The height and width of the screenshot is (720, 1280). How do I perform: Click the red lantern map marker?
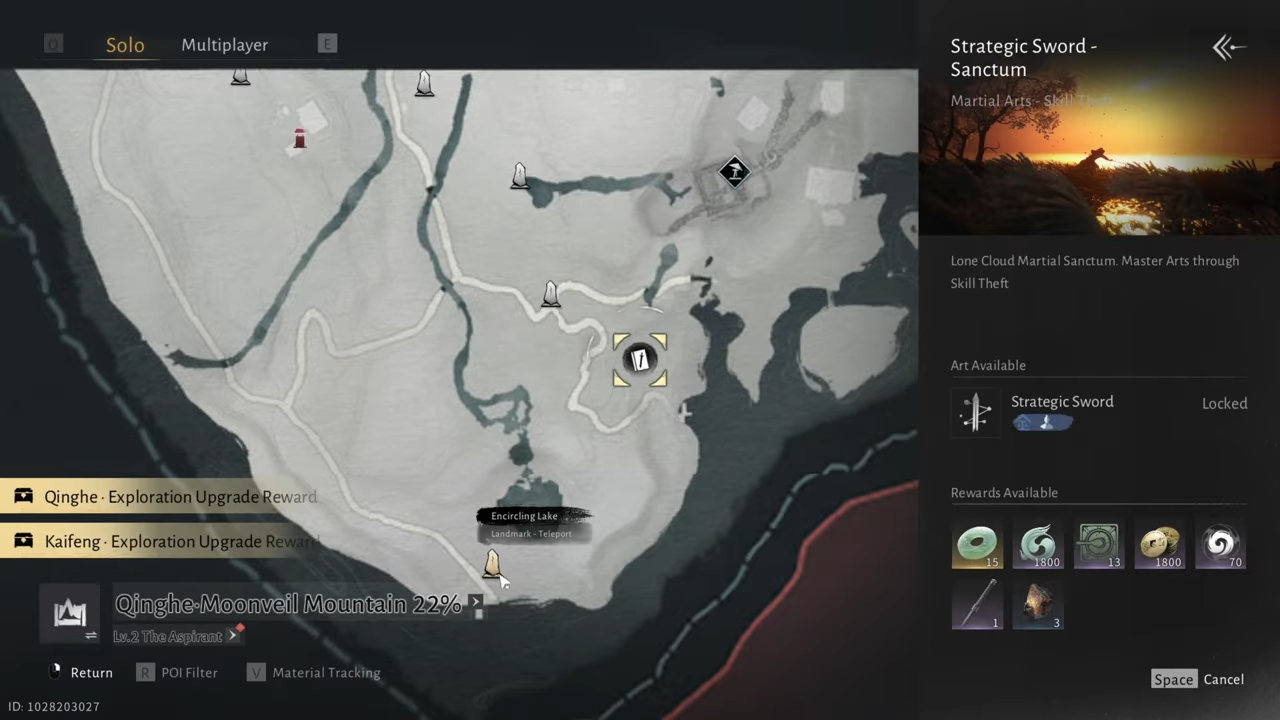[299, 139]
